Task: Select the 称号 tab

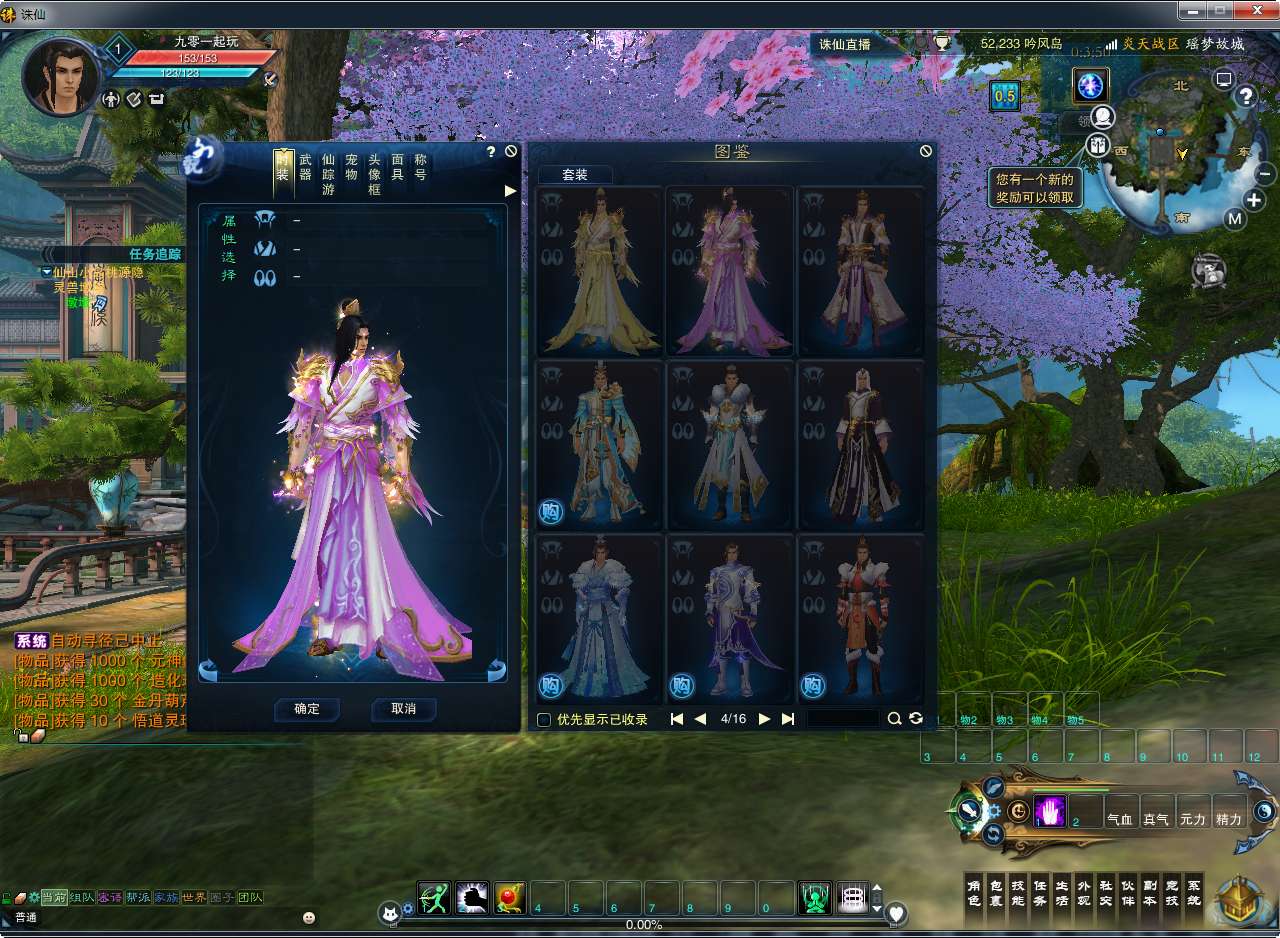Action: click(x=421, y=167)
